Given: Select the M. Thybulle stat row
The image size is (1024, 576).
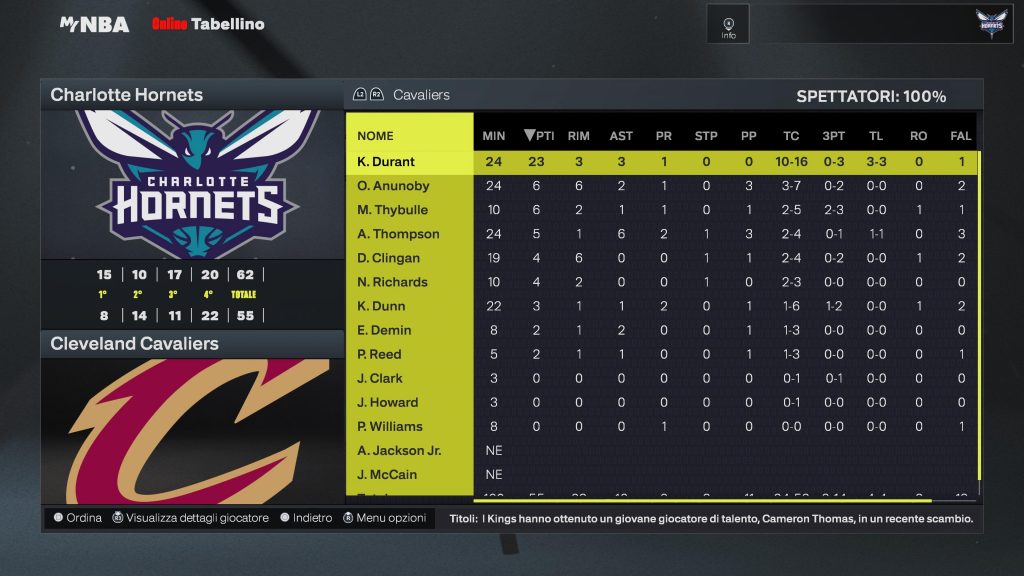Looking at the screenshot, I should tap(392, 210).
